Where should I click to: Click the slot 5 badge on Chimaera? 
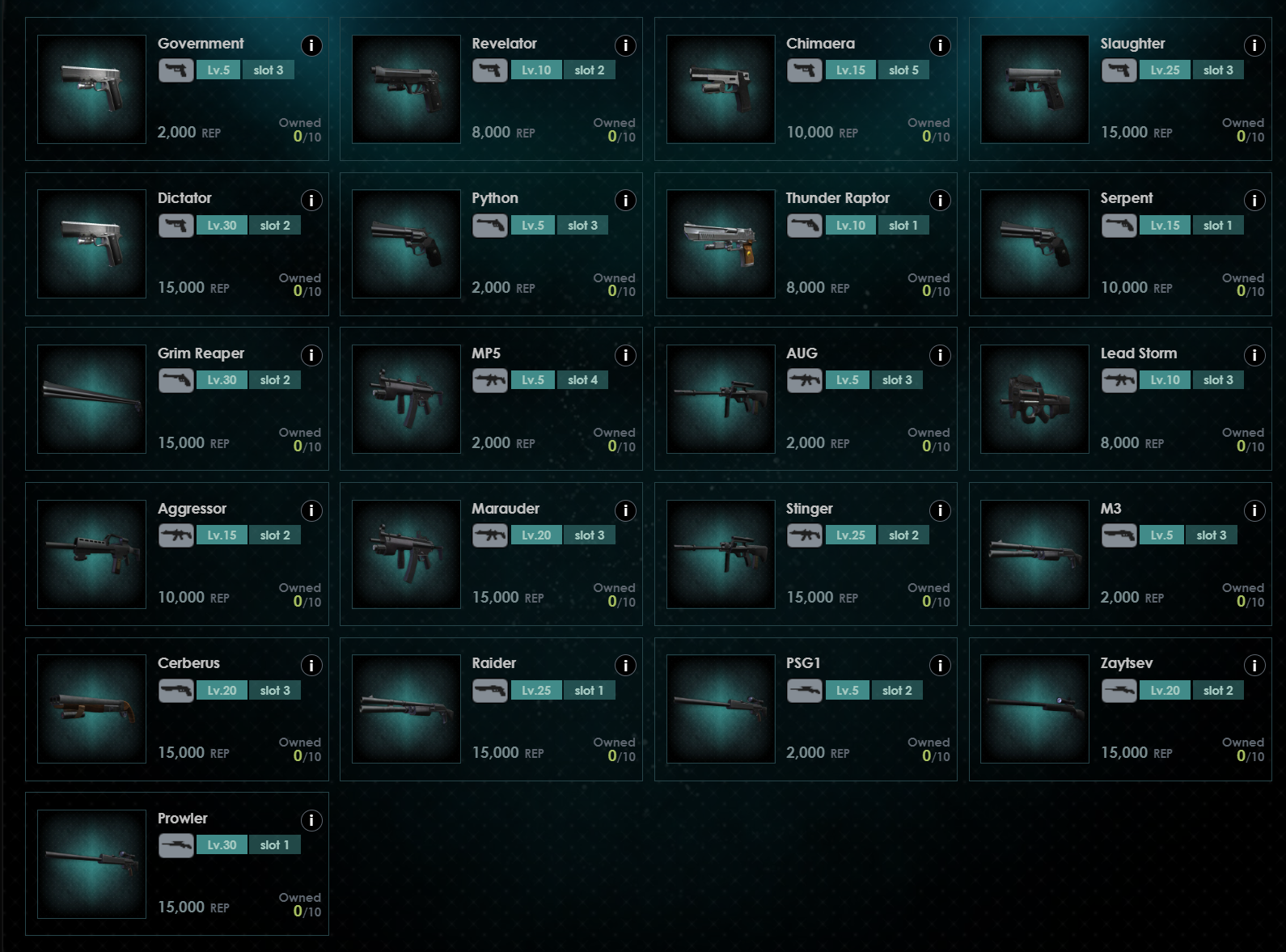point(905,70)
